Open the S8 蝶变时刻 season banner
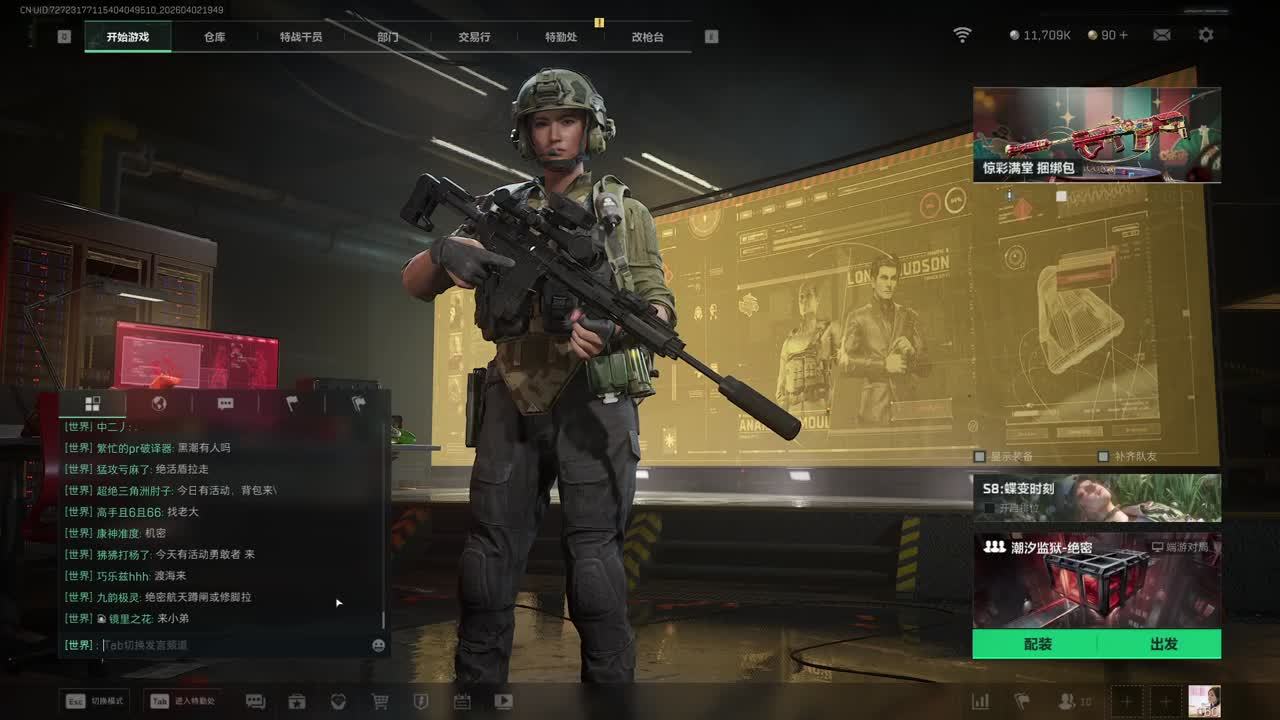Viewport: 1280px width, 720px height. click(x=1096, y=498)
